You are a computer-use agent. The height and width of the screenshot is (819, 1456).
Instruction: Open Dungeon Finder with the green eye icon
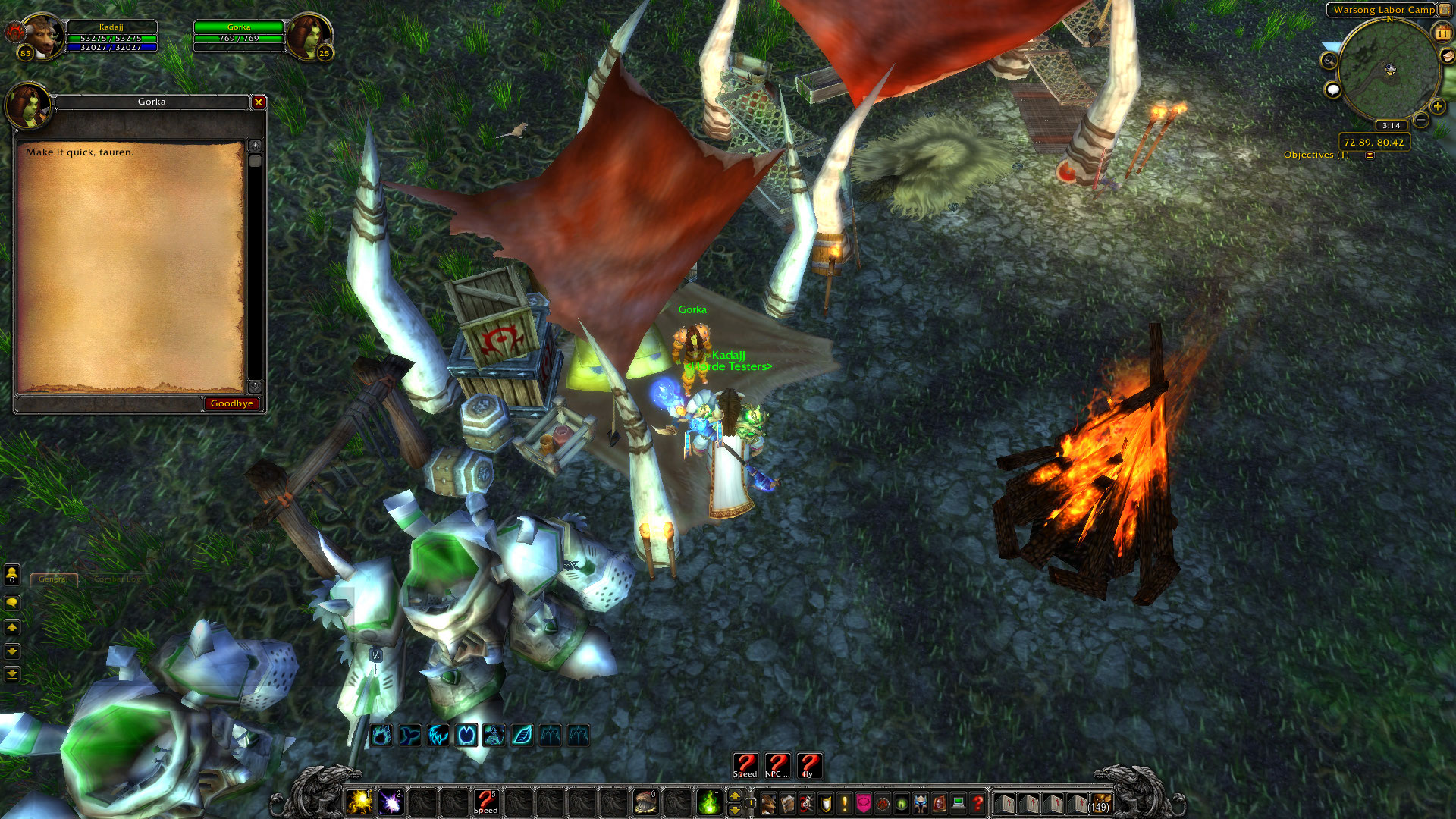tap(901, 802)
